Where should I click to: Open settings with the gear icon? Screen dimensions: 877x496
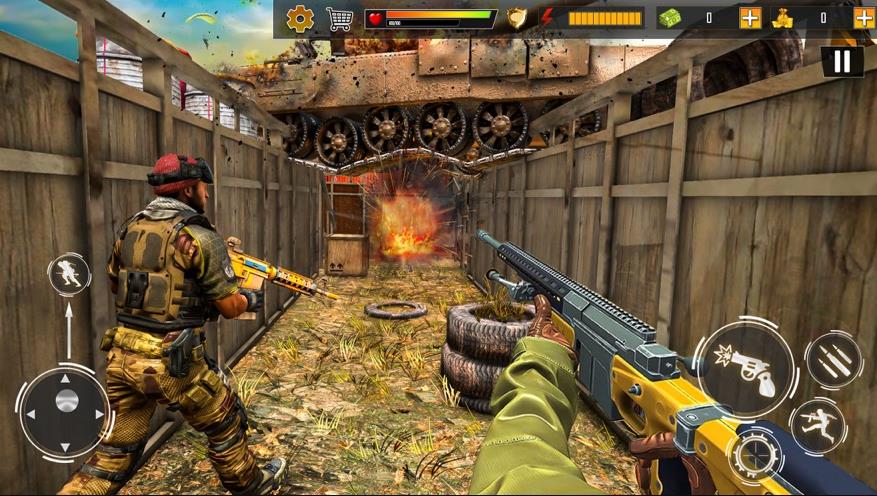click(300, 18)
